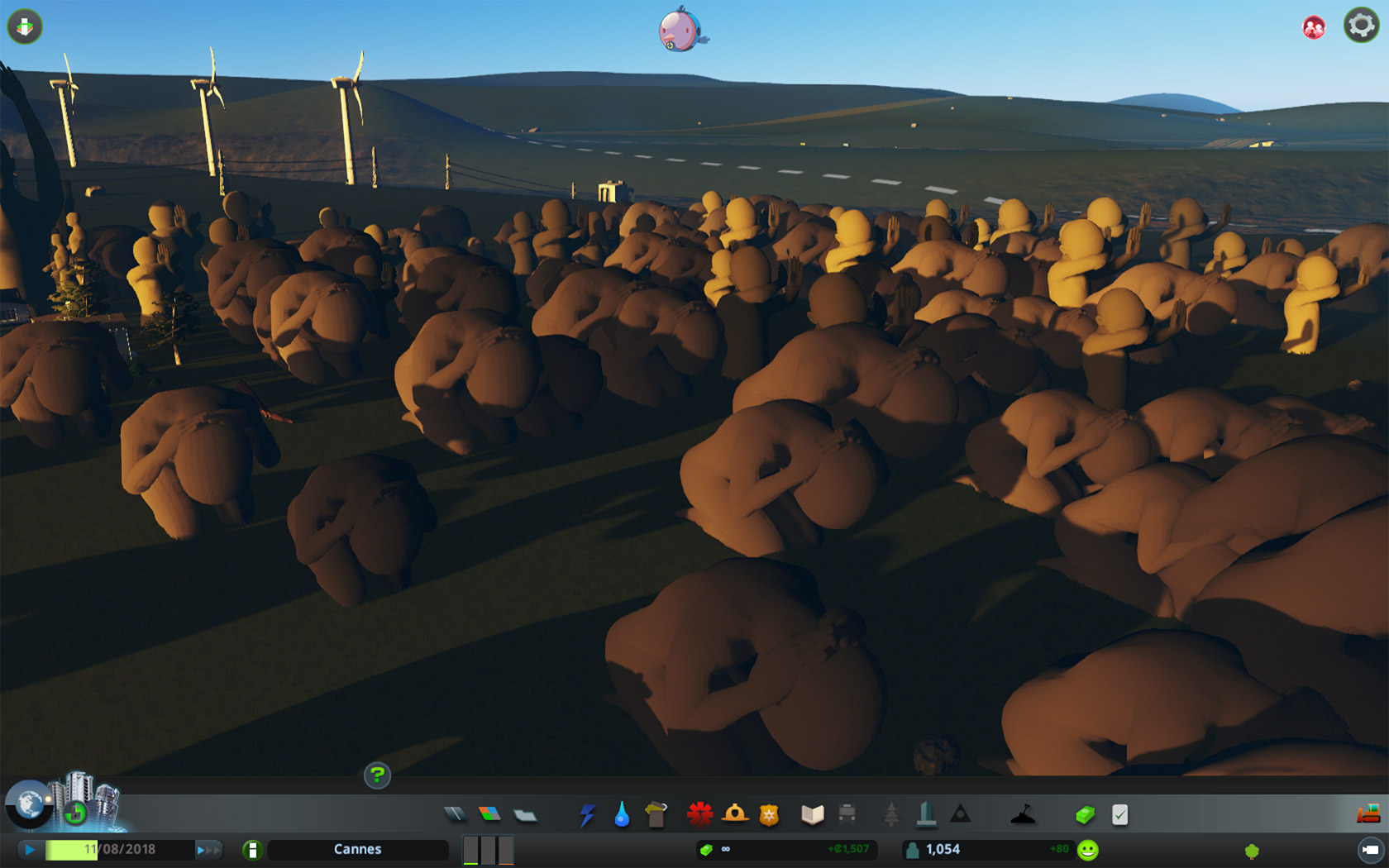1389x868 pixels.
Task: Toggle the free camera mode button
Action: pyautogui.click(x=1370, y=850)
